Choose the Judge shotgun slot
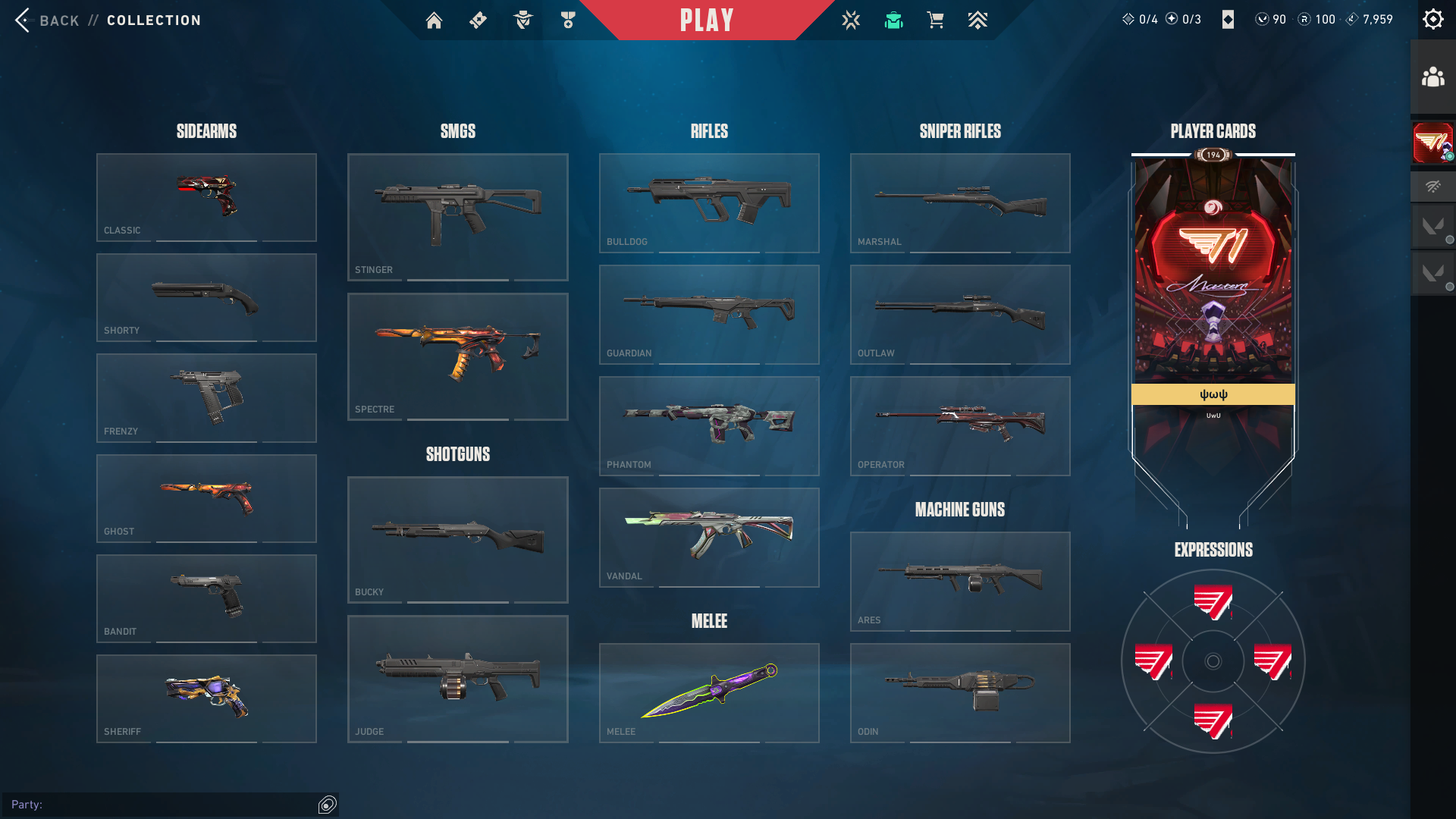The height and width of the screenshot is (819, 1456). (457, 679)
